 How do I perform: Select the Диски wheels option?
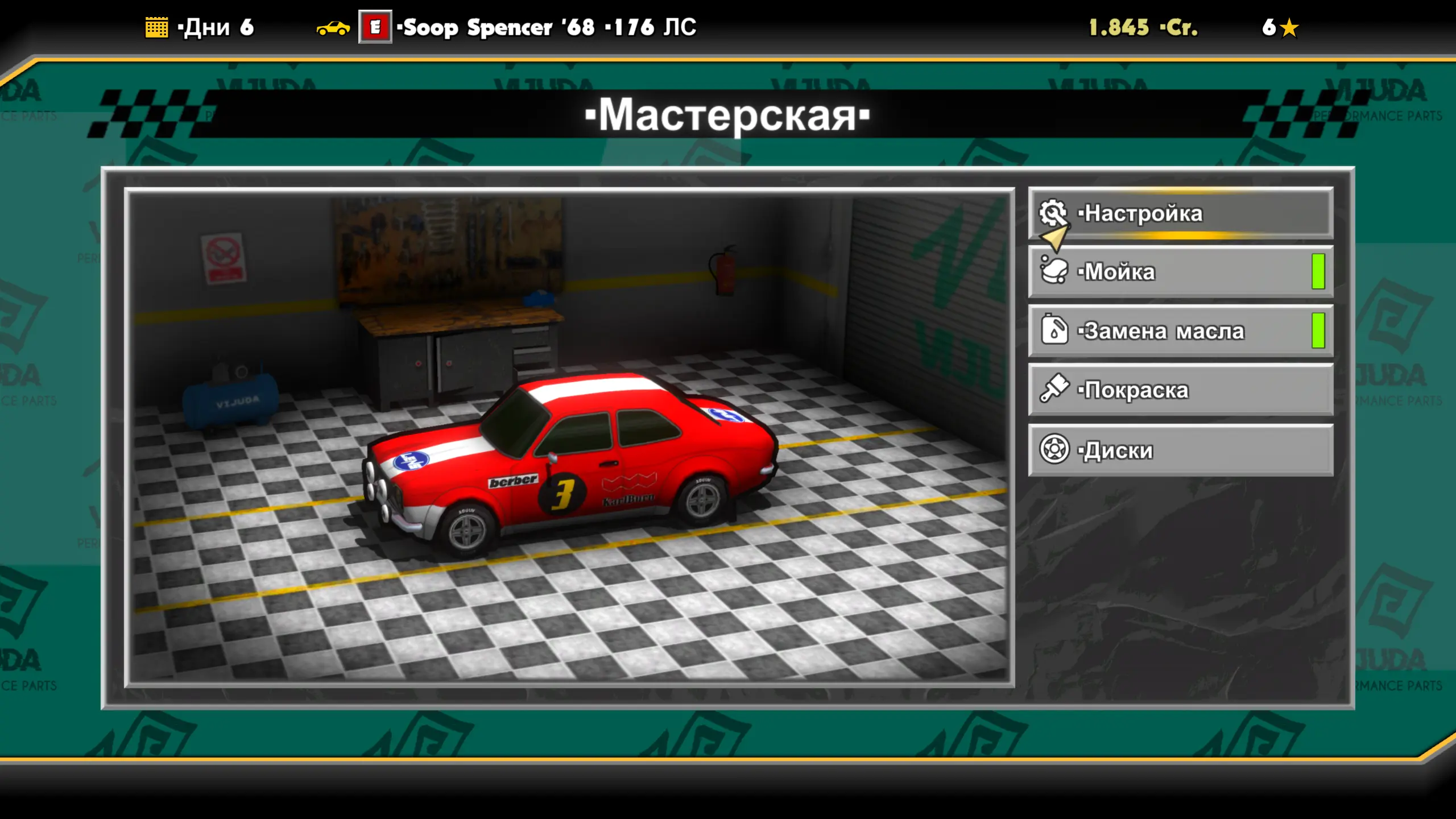coord(1181,450)
